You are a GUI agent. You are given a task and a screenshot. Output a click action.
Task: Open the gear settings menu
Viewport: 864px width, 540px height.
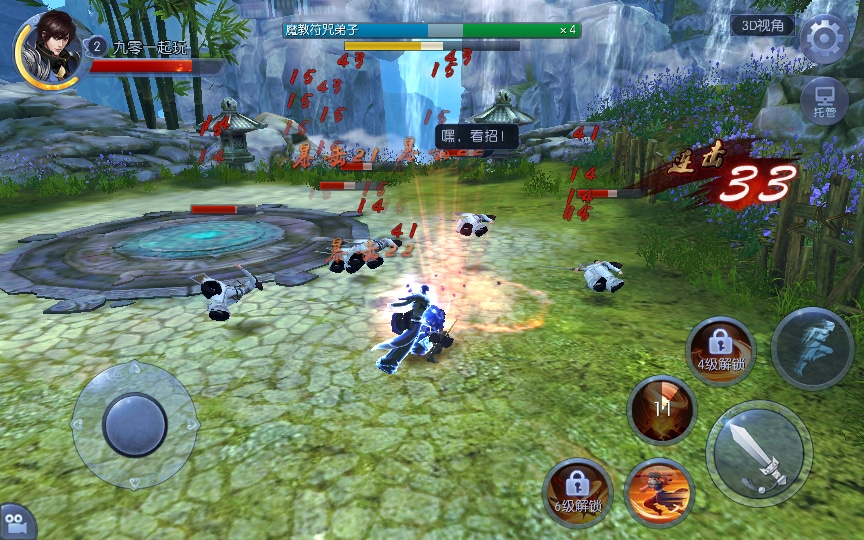(824, 39)
